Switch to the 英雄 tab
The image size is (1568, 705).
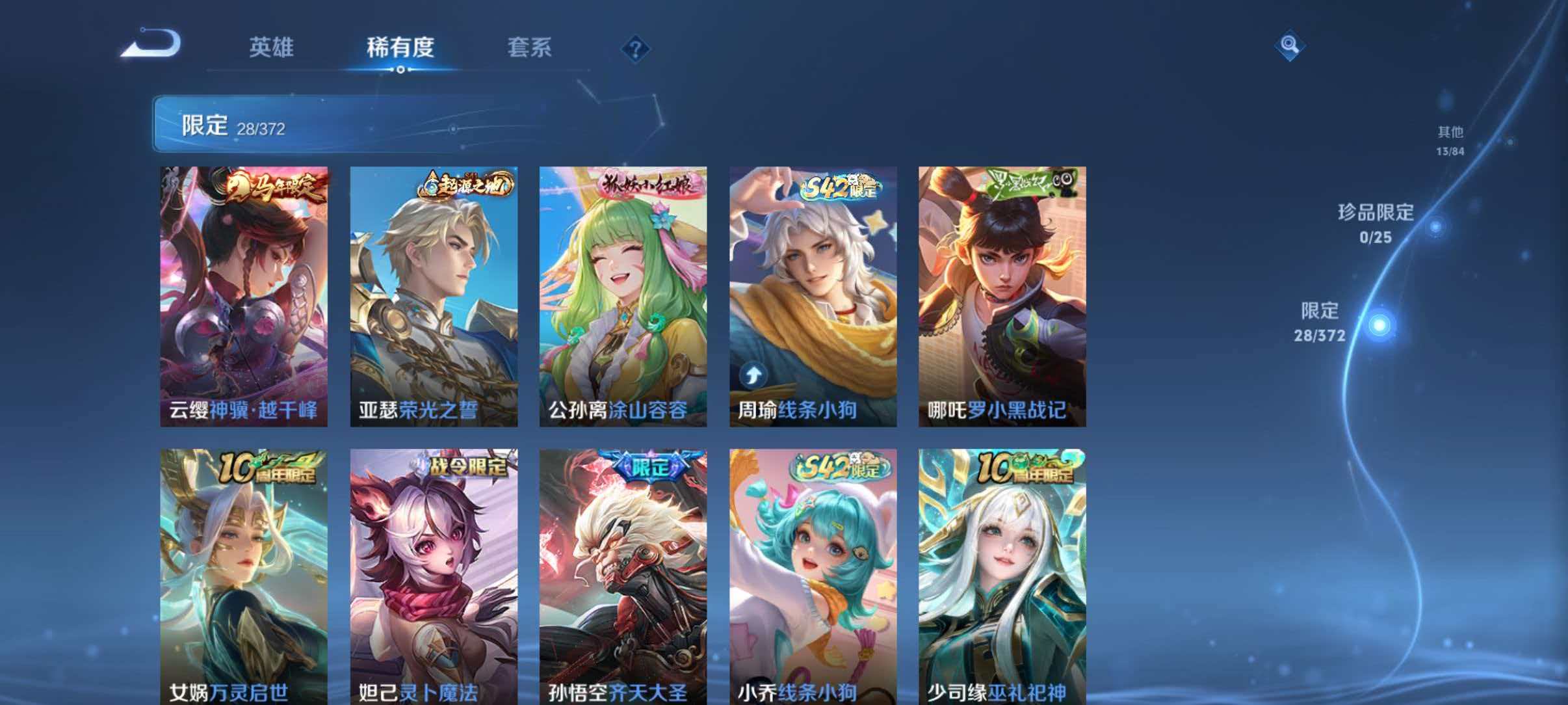click(271, 48)
